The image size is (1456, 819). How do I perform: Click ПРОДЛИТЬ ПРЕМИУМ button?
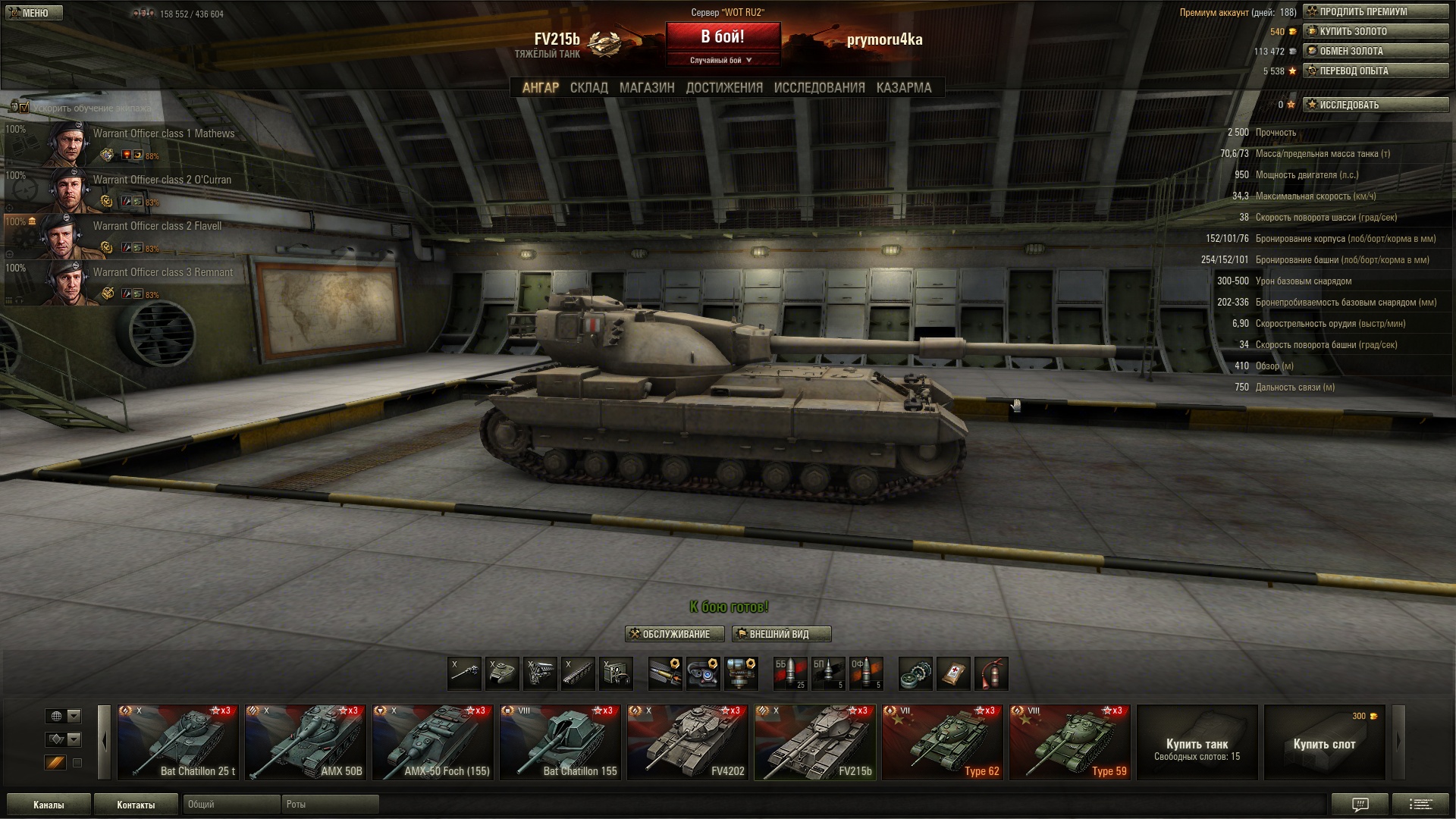(1375, 12)
